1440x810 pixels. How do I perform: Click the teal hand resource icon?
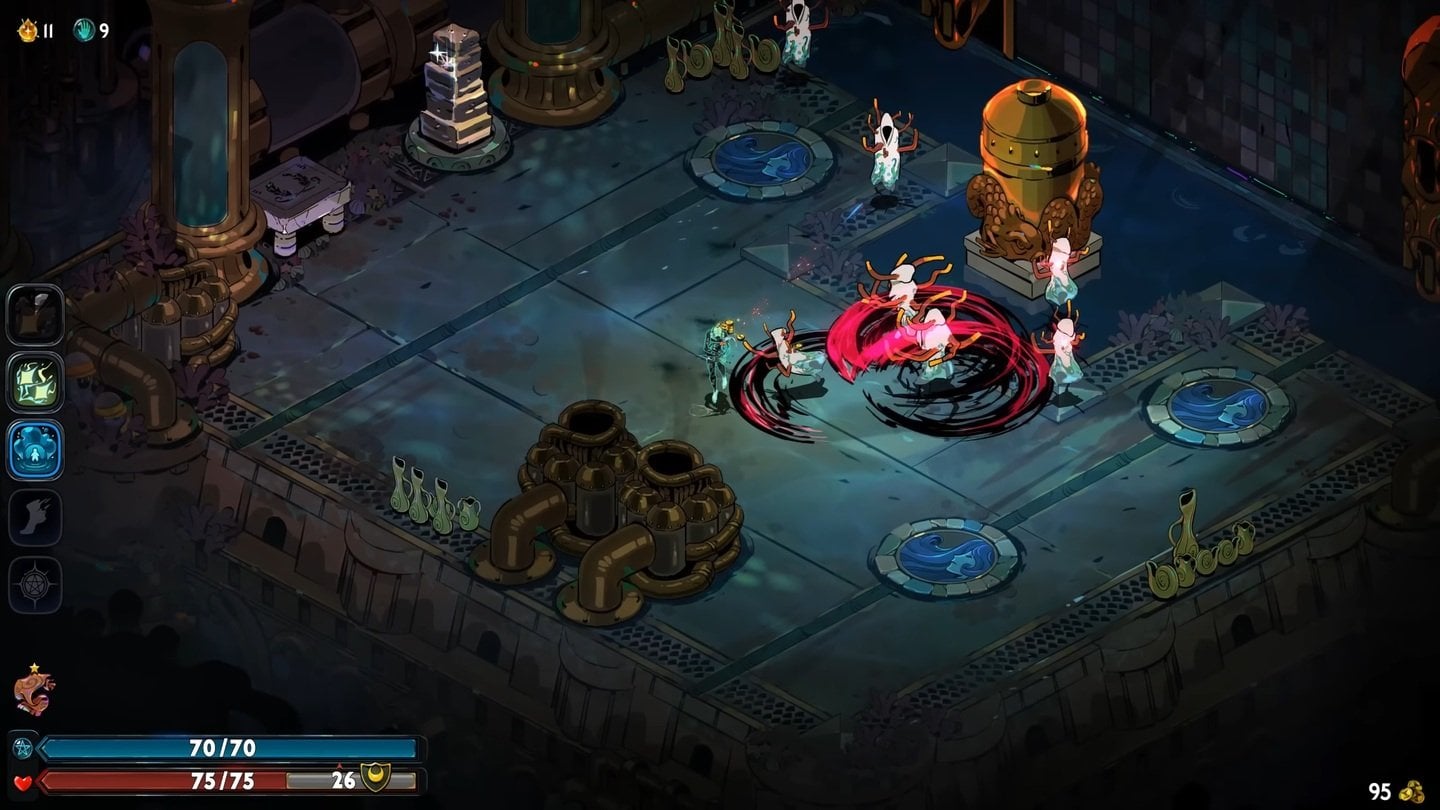click(83, 31)
